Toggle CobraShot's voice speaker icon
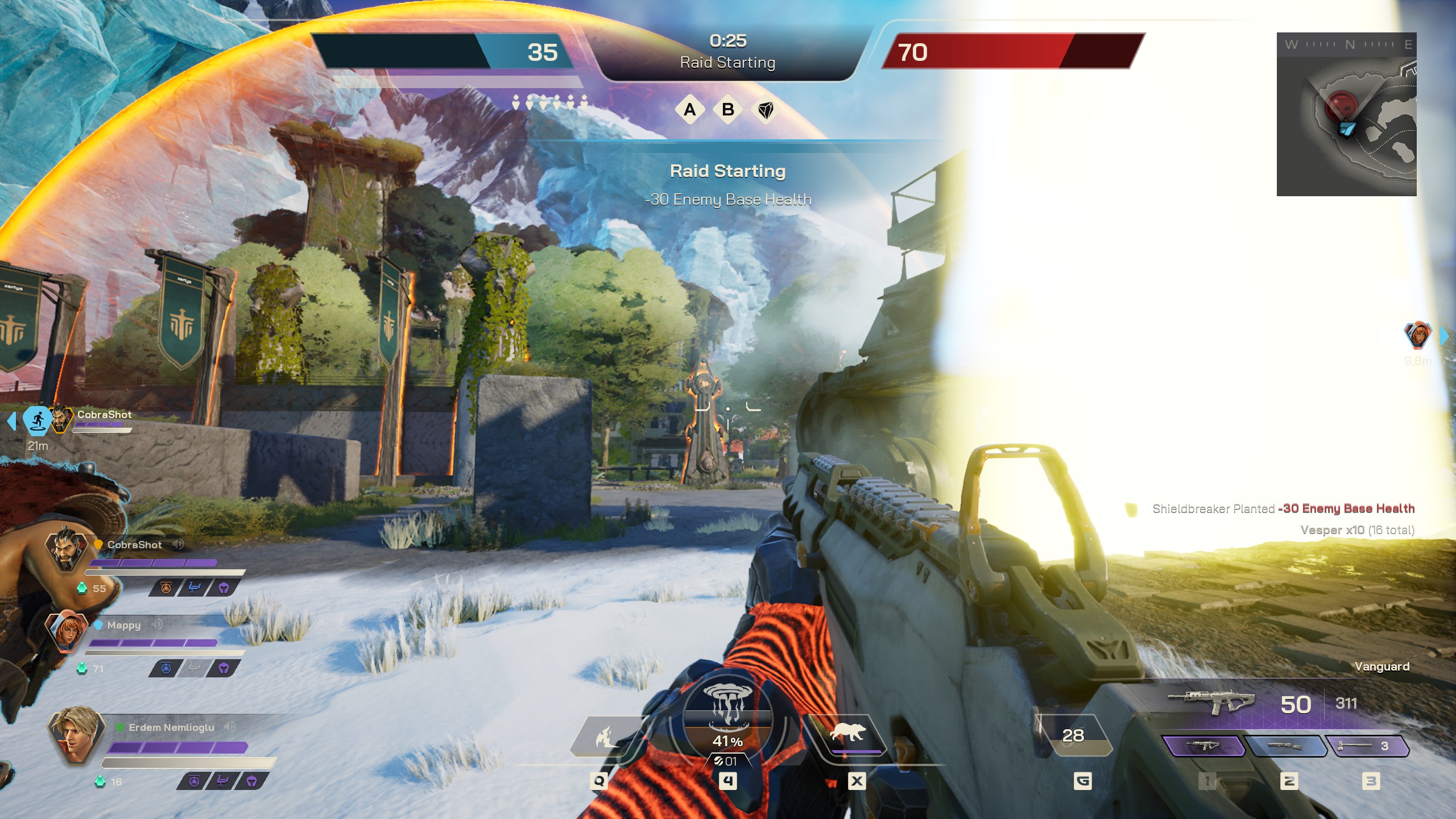The width and height of the screenshot is (1456, 819). 178,544
